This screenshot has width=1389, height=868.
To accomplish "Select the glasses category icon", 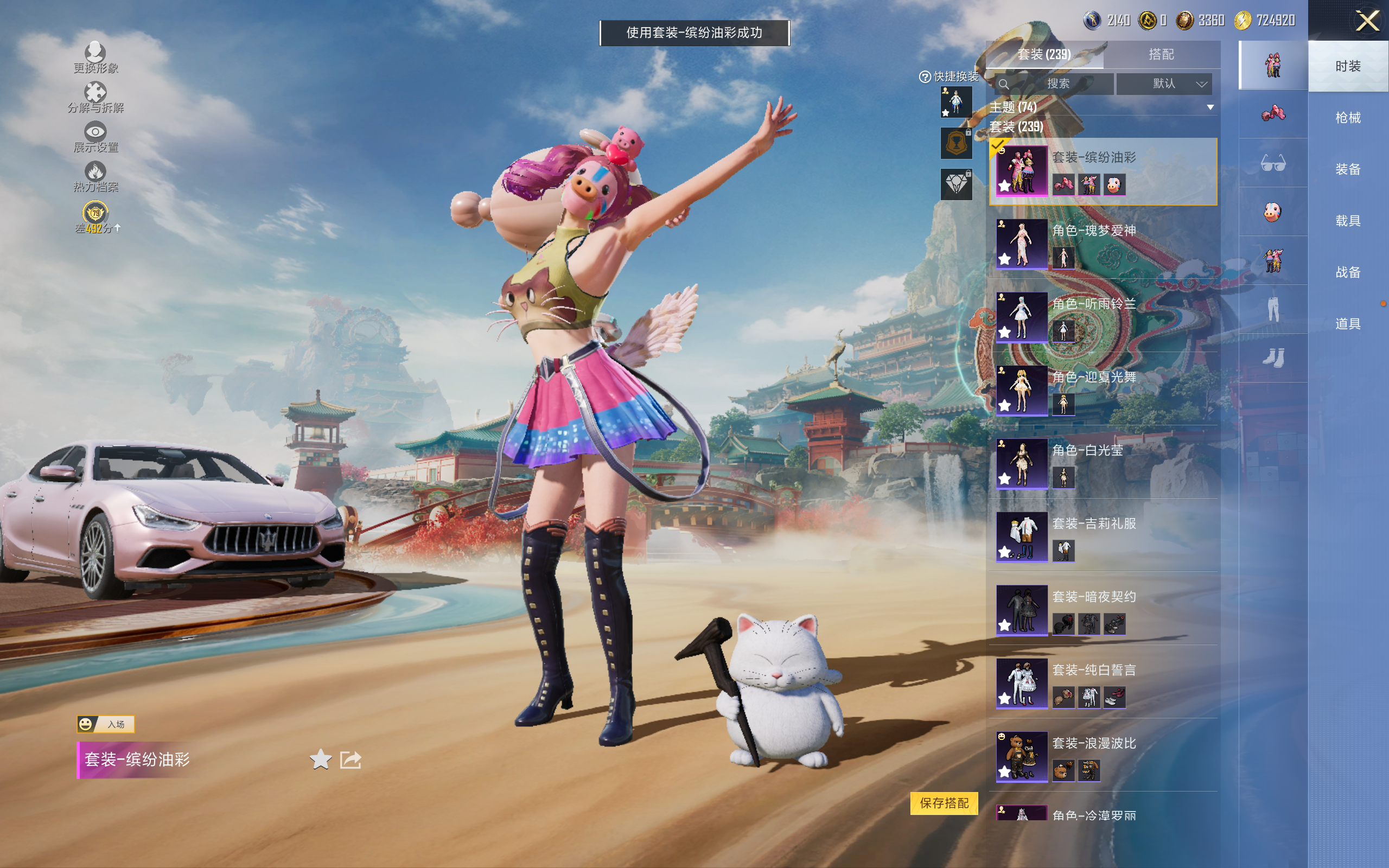I will click(x=1272, y=164).
